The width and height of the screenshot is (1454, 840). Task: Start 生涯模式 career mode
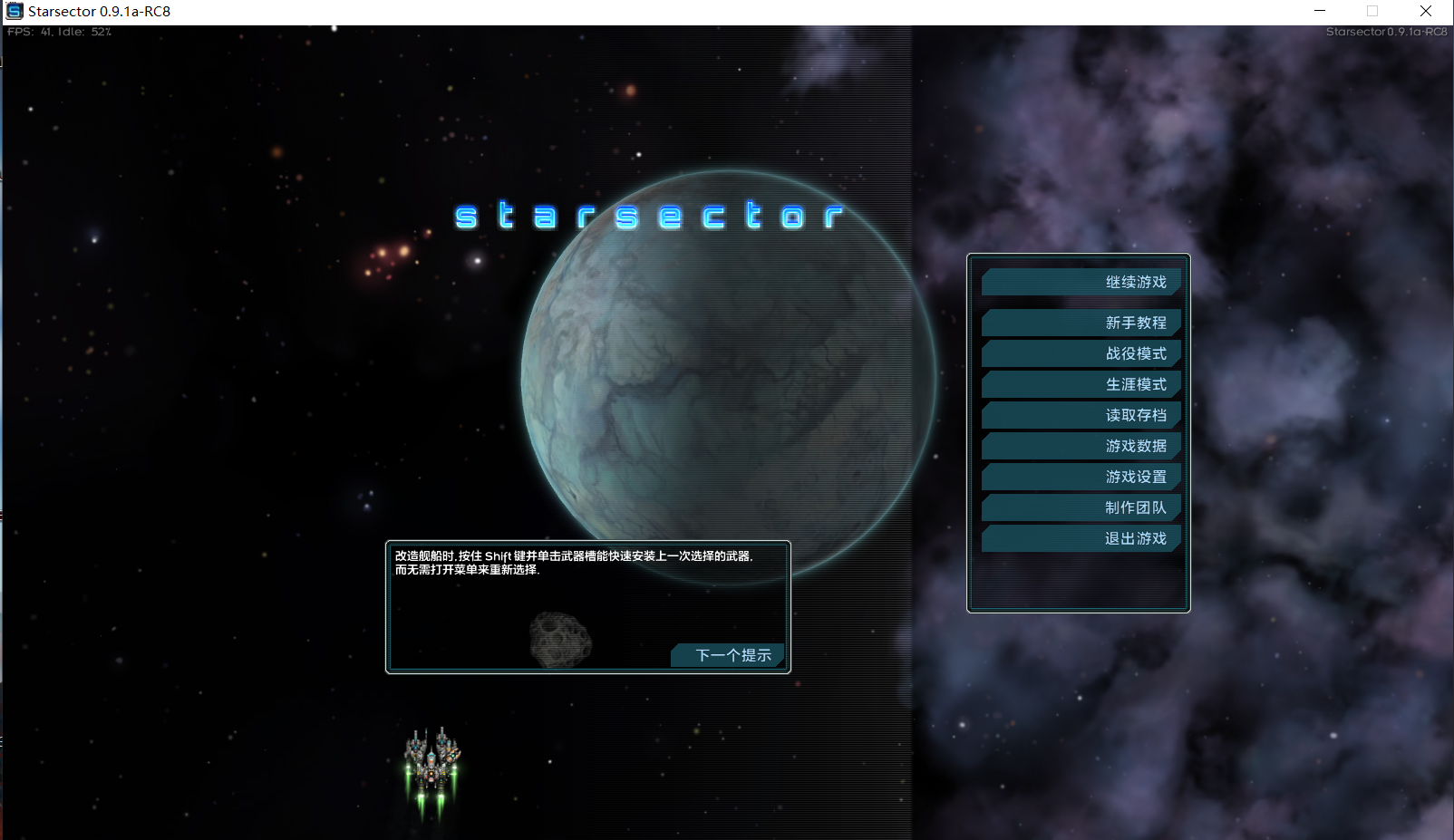(x=1081, y=384)
